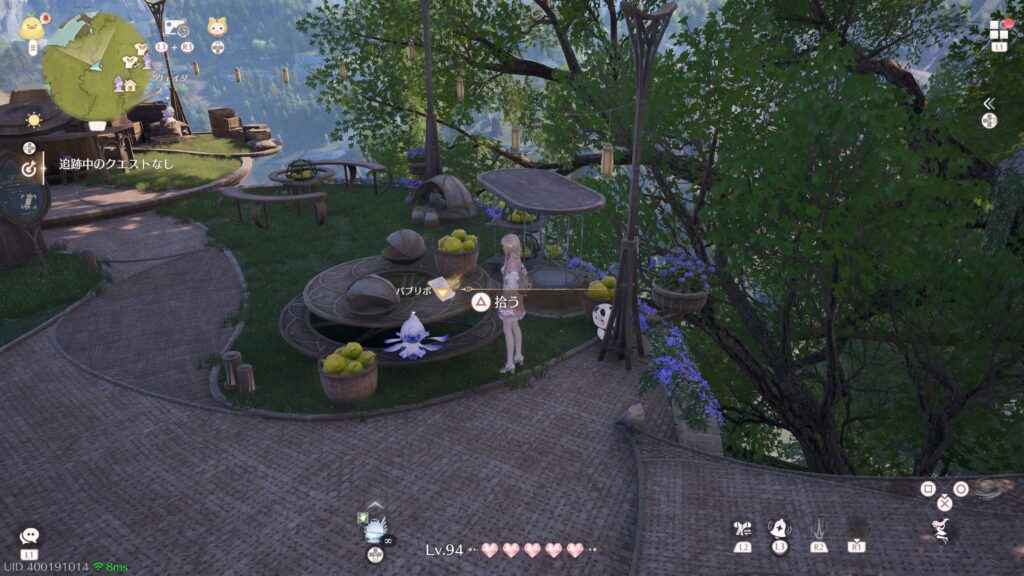Open the chat speech bubble
Viewport: 1024px width, 576px height.
coord(29,537)
